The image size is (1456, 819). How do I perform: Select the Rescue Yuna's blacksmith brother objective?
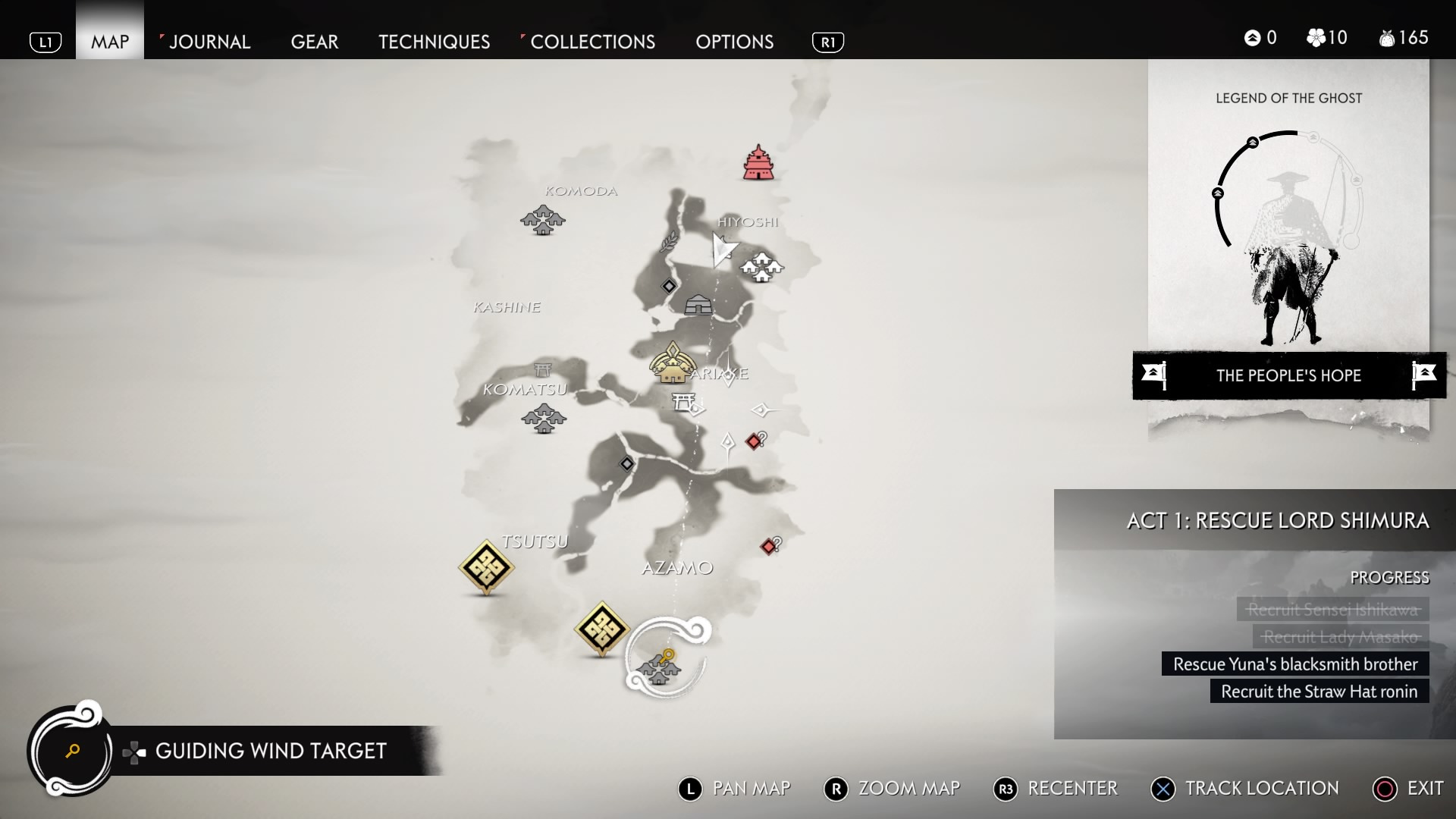[x=1294, y=664]
